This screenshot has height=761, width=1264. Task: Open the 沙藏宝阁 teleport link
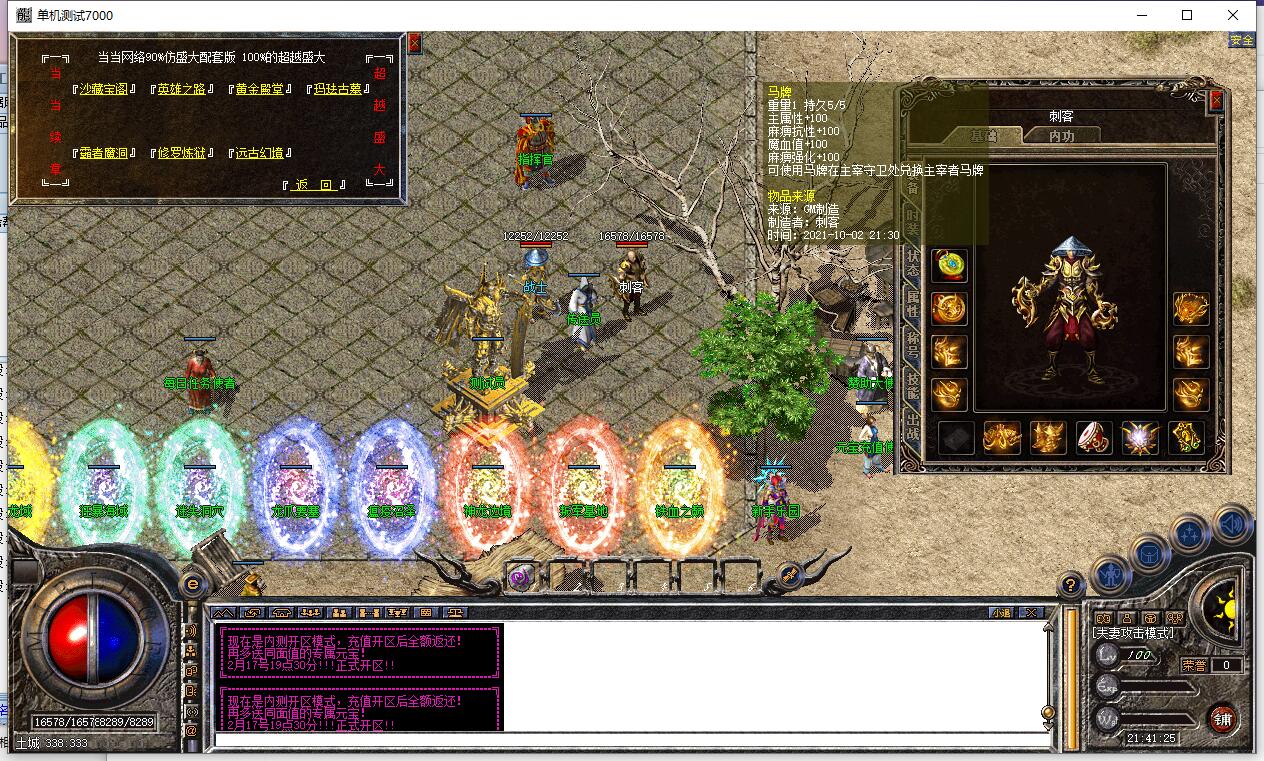105,89
